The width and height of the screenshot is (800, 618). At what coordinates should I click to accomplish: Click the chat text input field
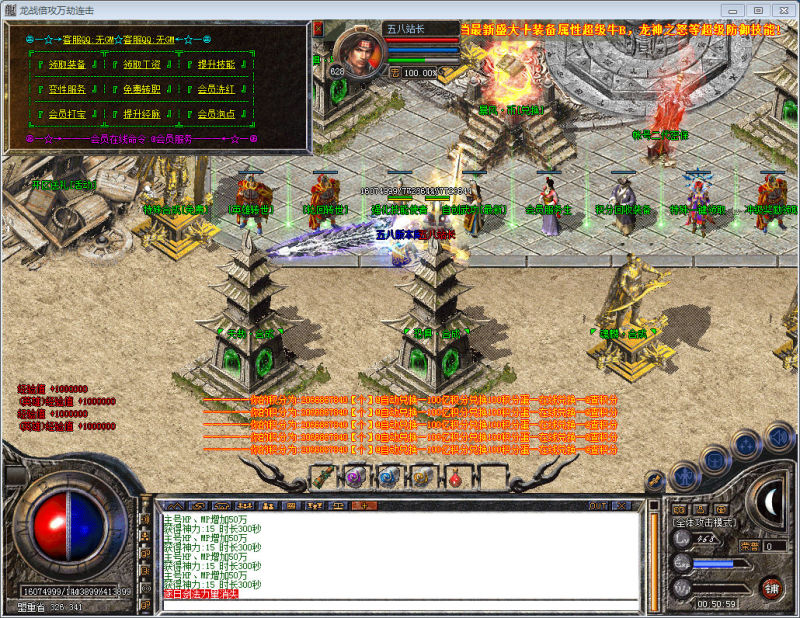400,605
